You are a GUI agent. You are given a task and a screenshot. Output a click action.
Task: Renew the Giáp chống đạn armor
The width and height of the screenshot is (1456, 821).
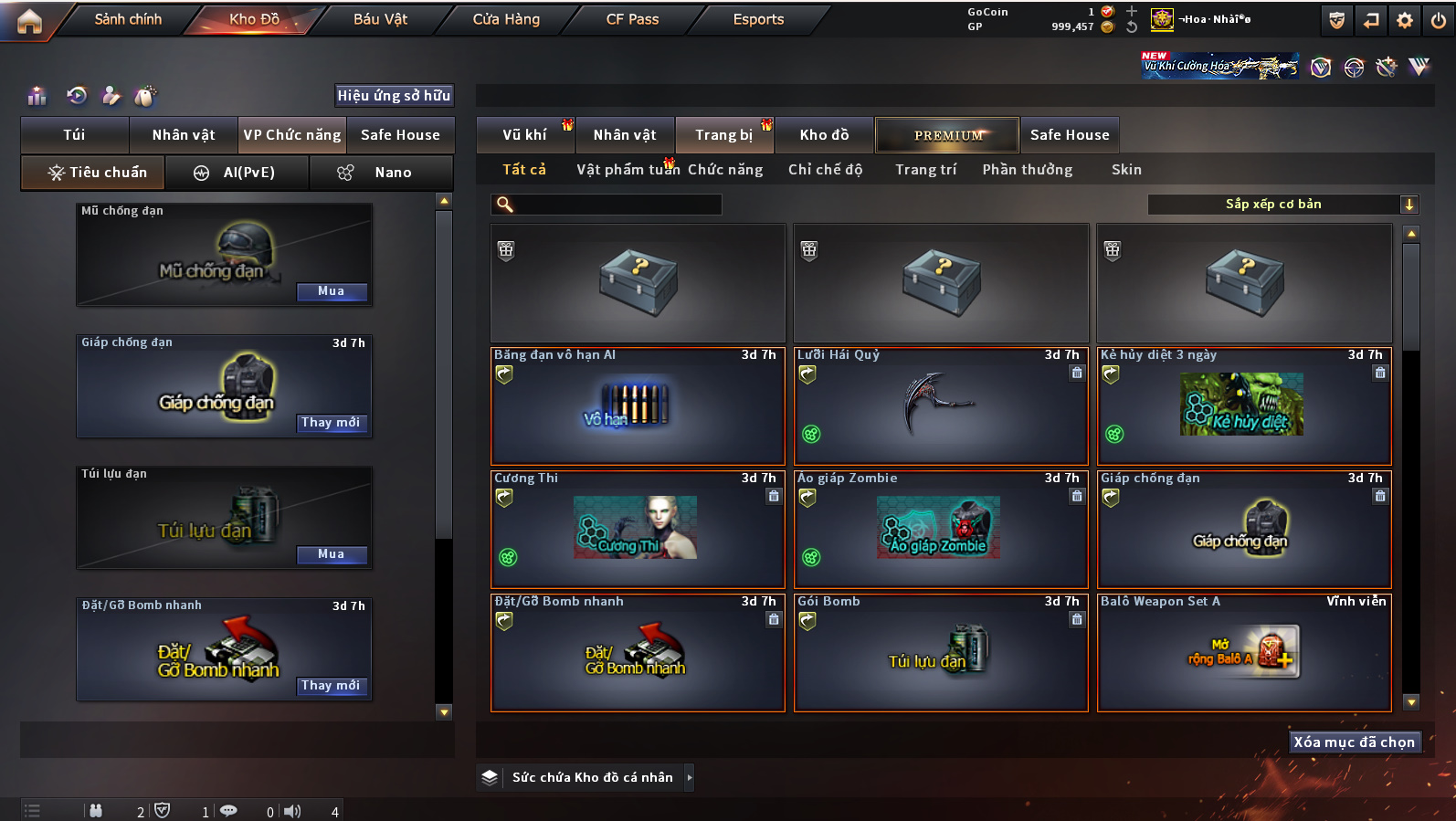[331, 423]
